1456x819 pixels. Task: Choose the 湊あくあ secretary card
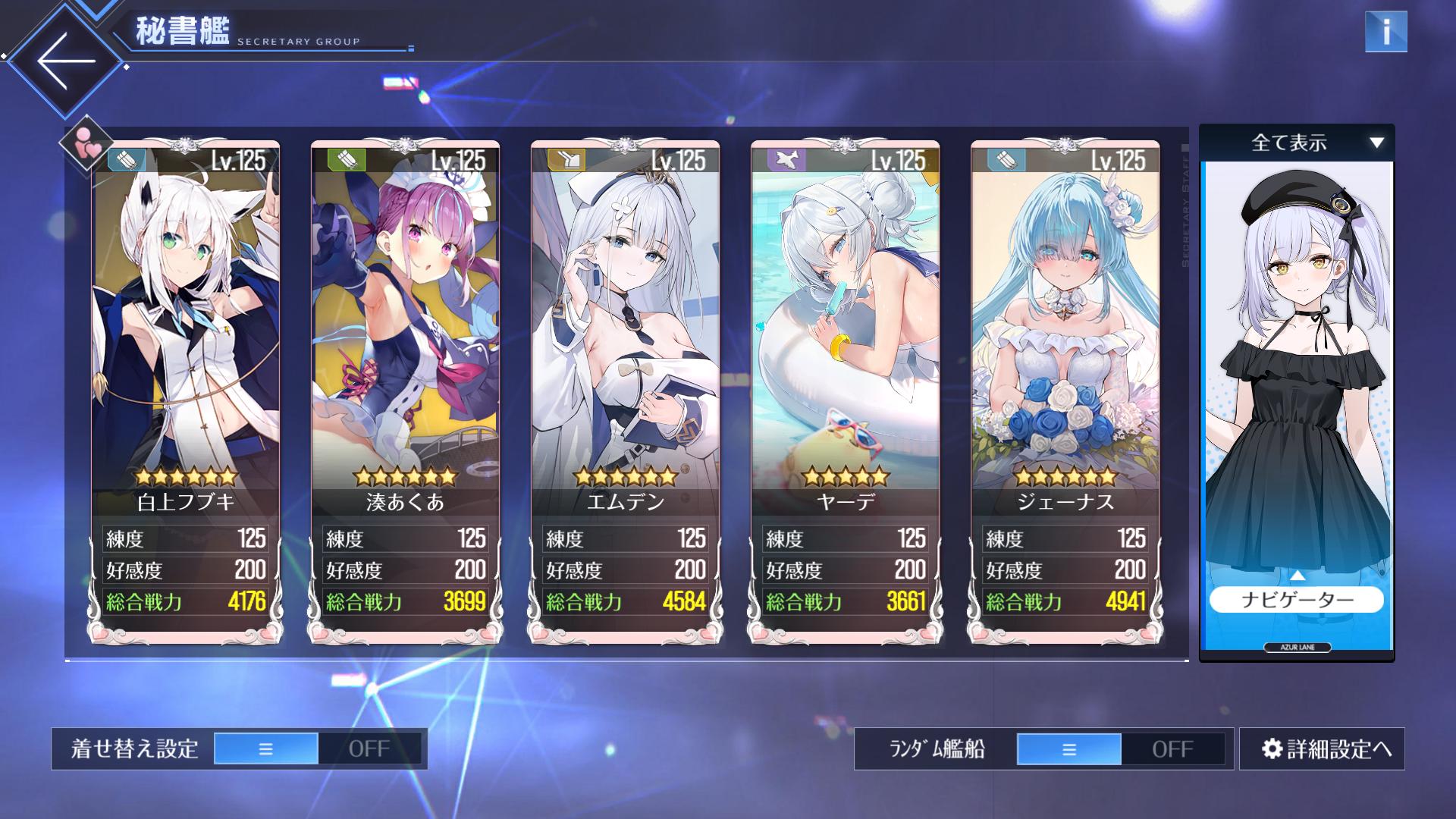(405, 341)
